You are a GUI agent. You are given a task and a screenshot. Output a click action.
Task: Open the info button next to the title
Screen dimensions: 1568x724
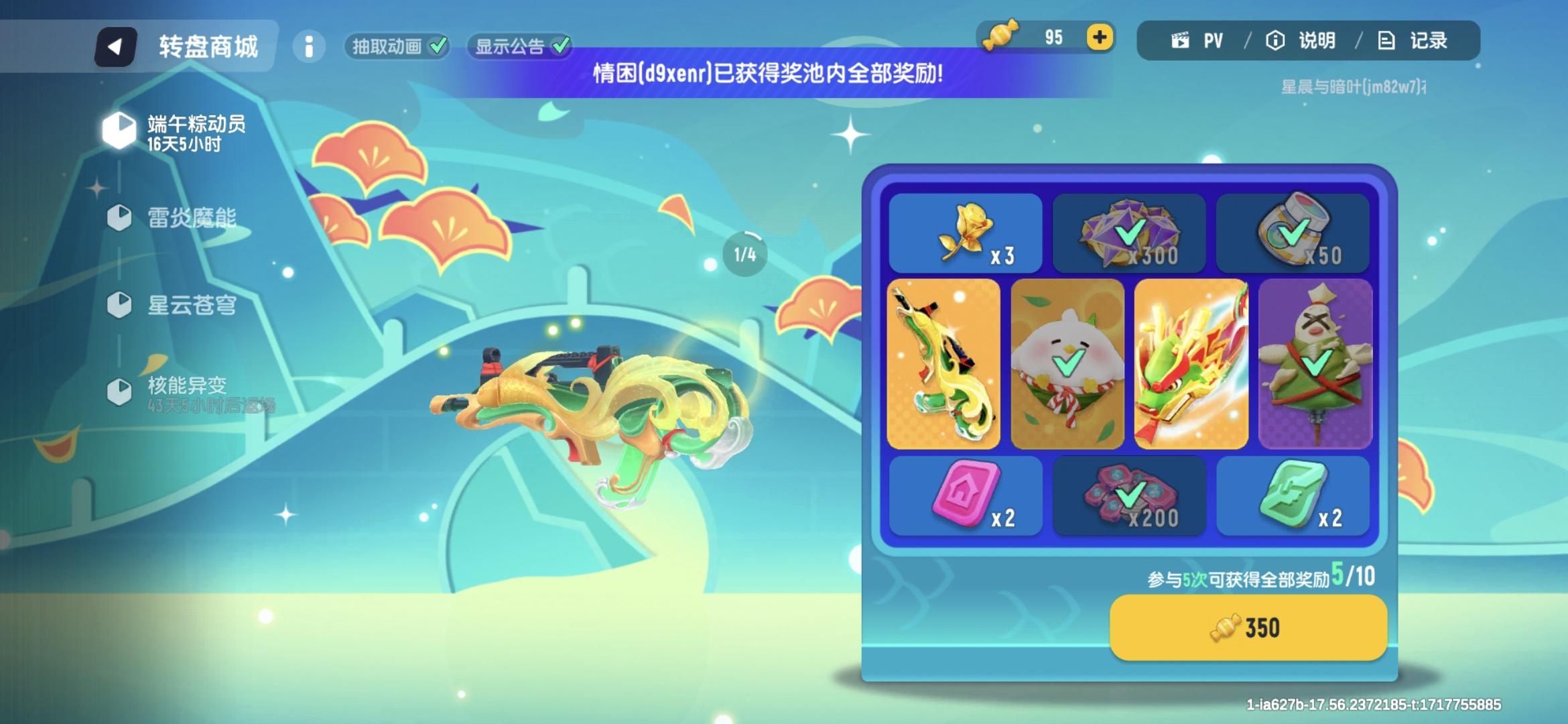click(x=309, y=47)
